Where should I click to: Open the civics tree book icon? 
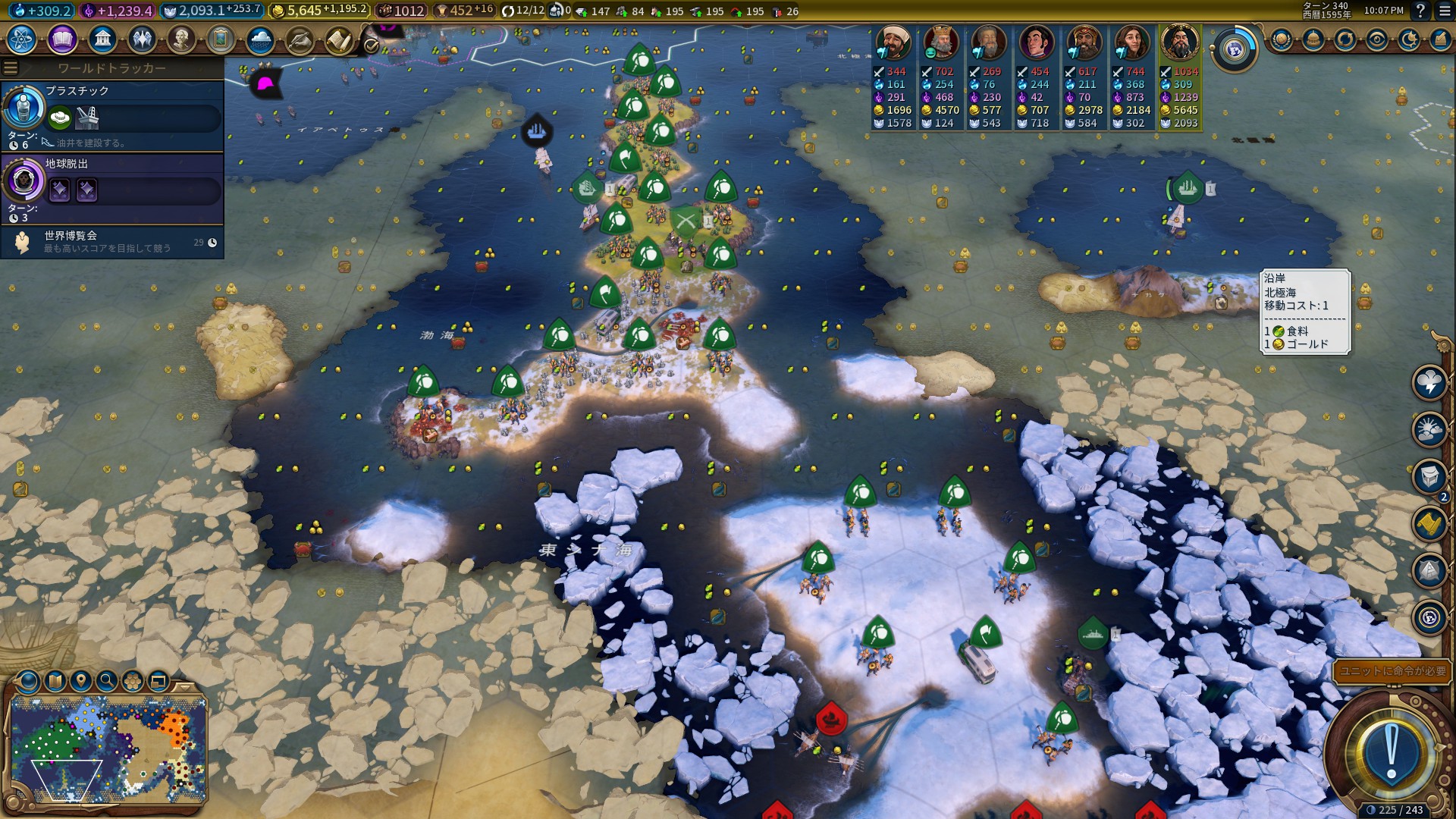click(62, 39)
